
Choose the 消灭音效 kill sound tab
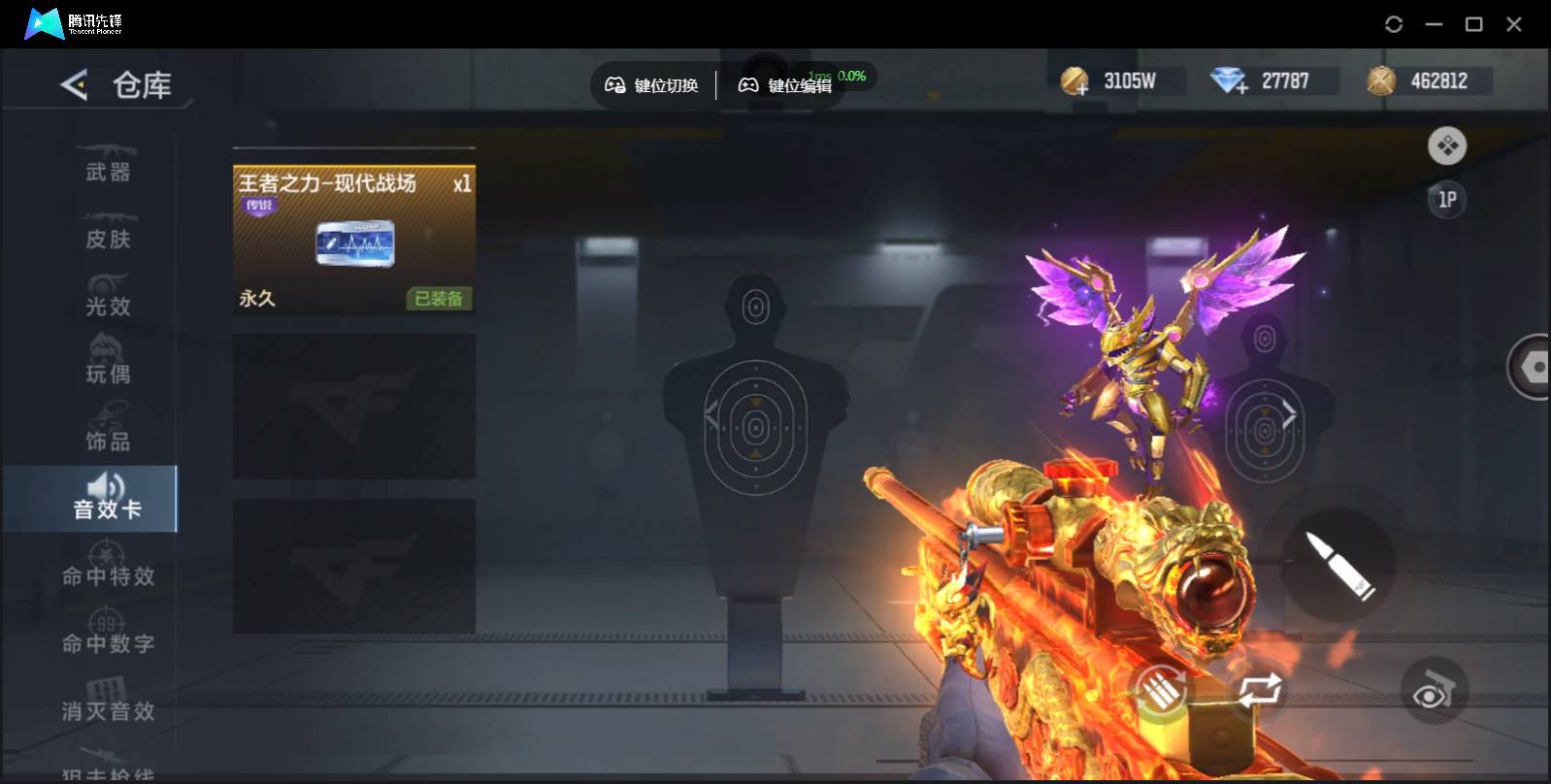click(108, 702)
